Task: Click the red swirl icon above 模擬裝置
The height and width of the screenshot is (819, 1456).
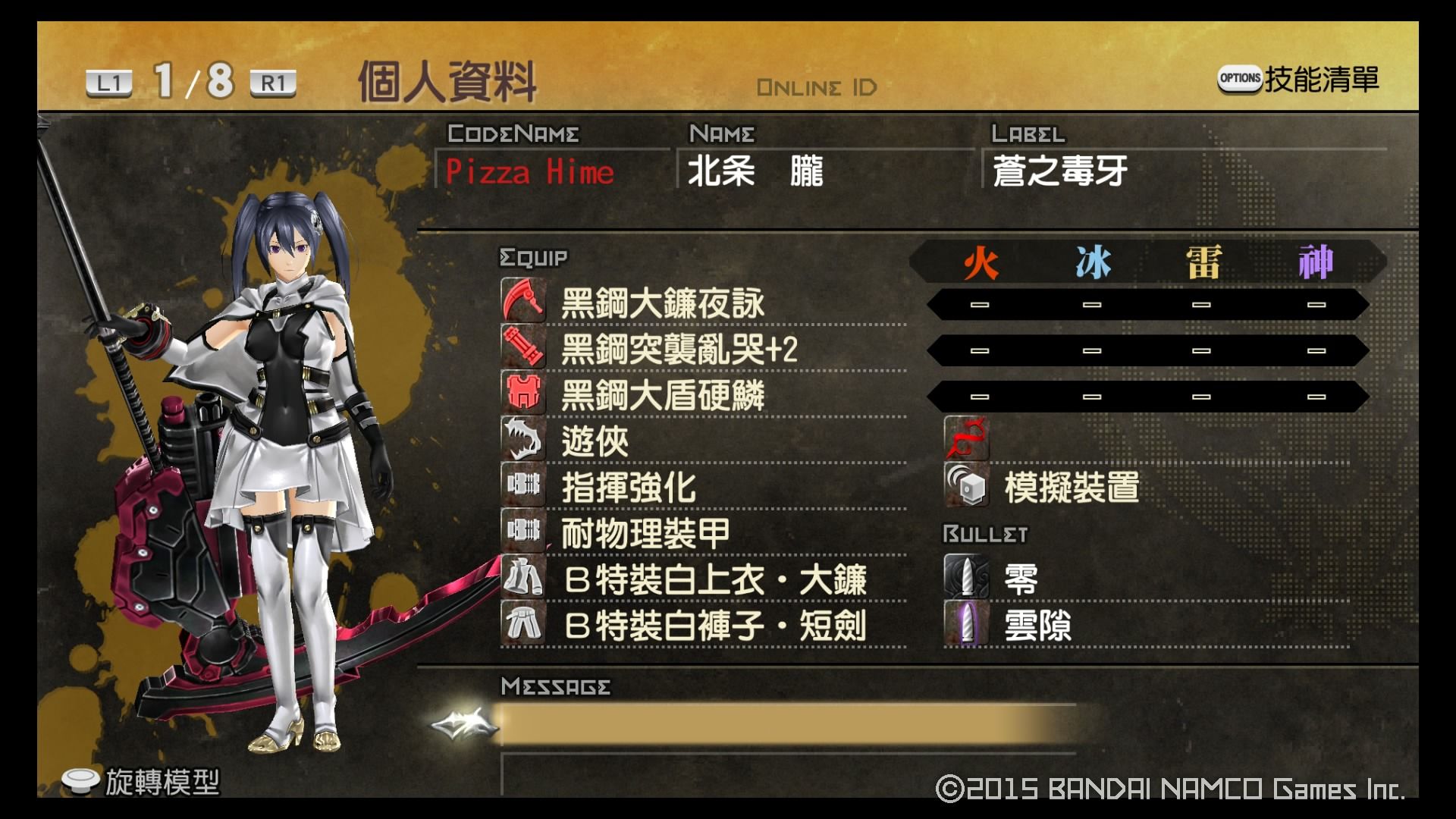Action: (966, 439)
